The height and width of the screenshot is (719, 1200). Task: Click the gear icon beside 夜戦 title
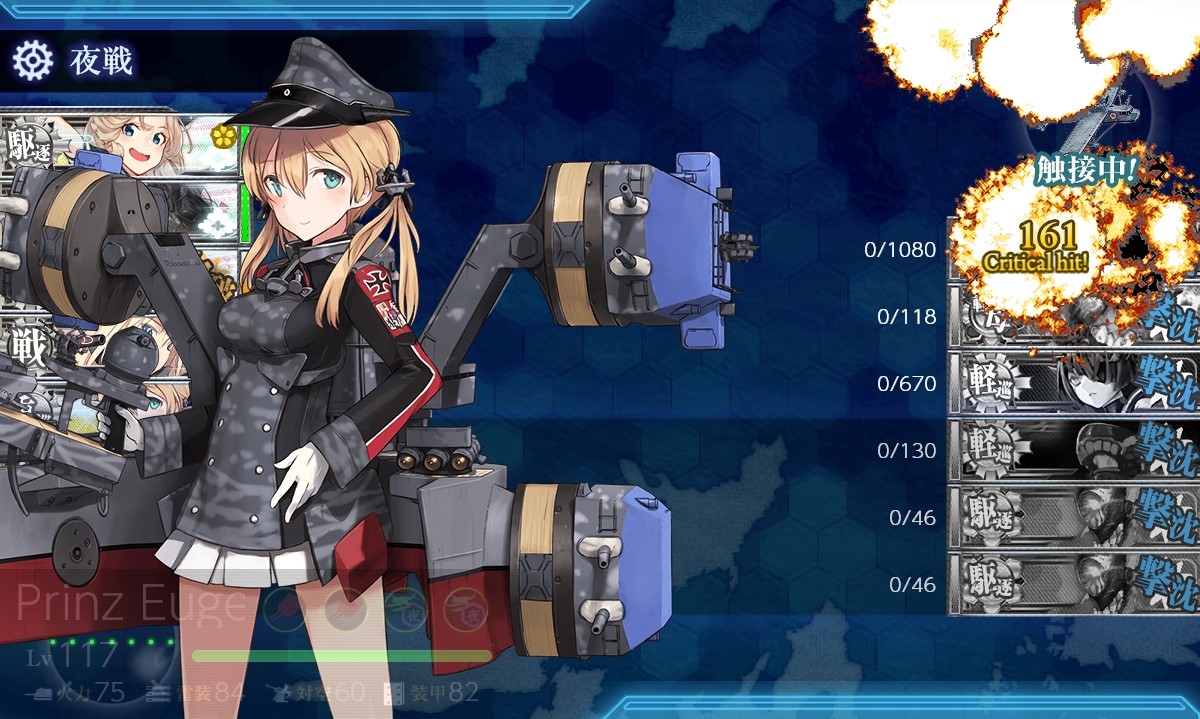(x=32, y=62)
